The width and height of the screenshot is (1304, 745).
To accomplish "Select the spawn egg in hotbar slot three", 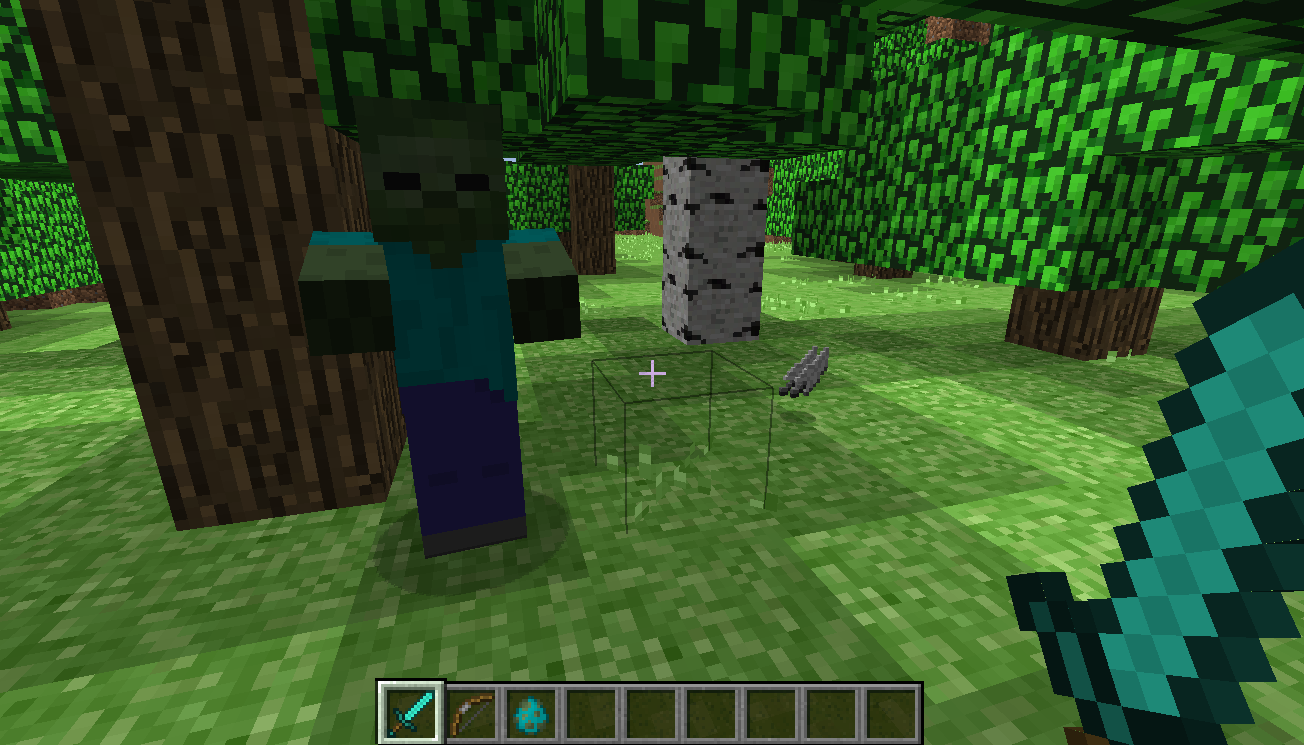I will click(x=533, y=712).
